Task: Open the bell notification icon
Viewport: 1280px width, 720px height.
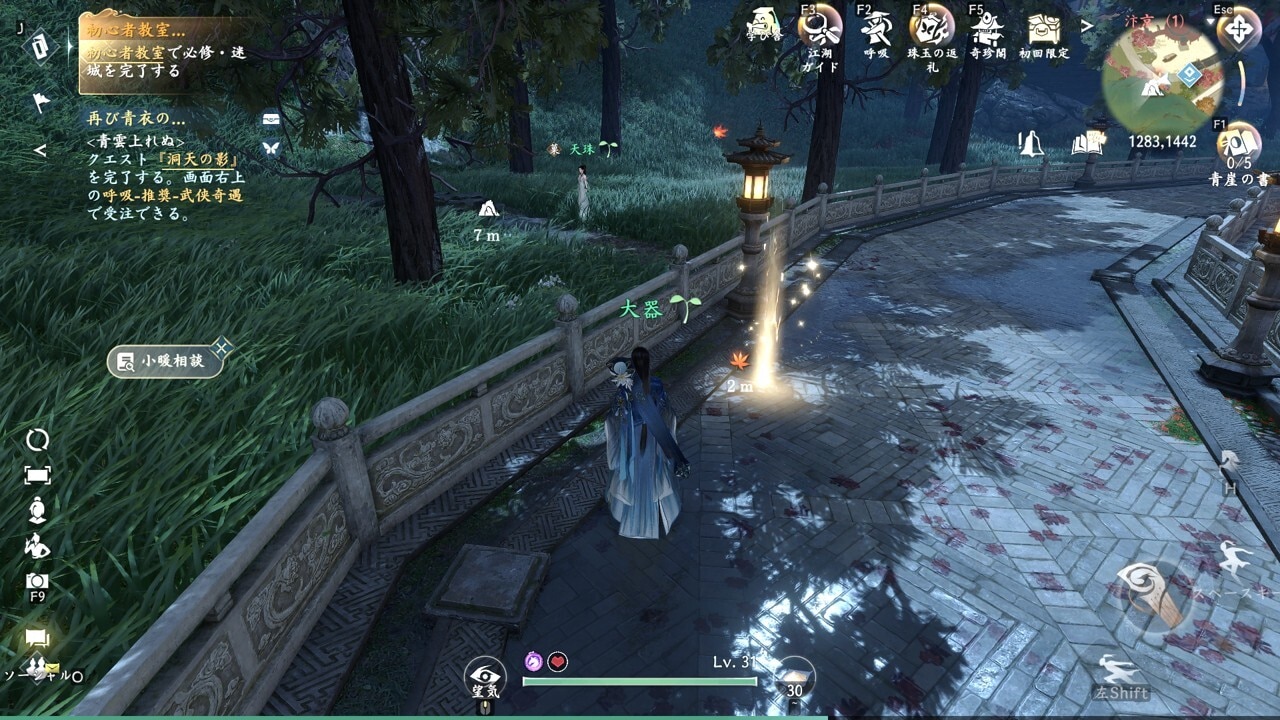Action: [x=1030, y=143]
